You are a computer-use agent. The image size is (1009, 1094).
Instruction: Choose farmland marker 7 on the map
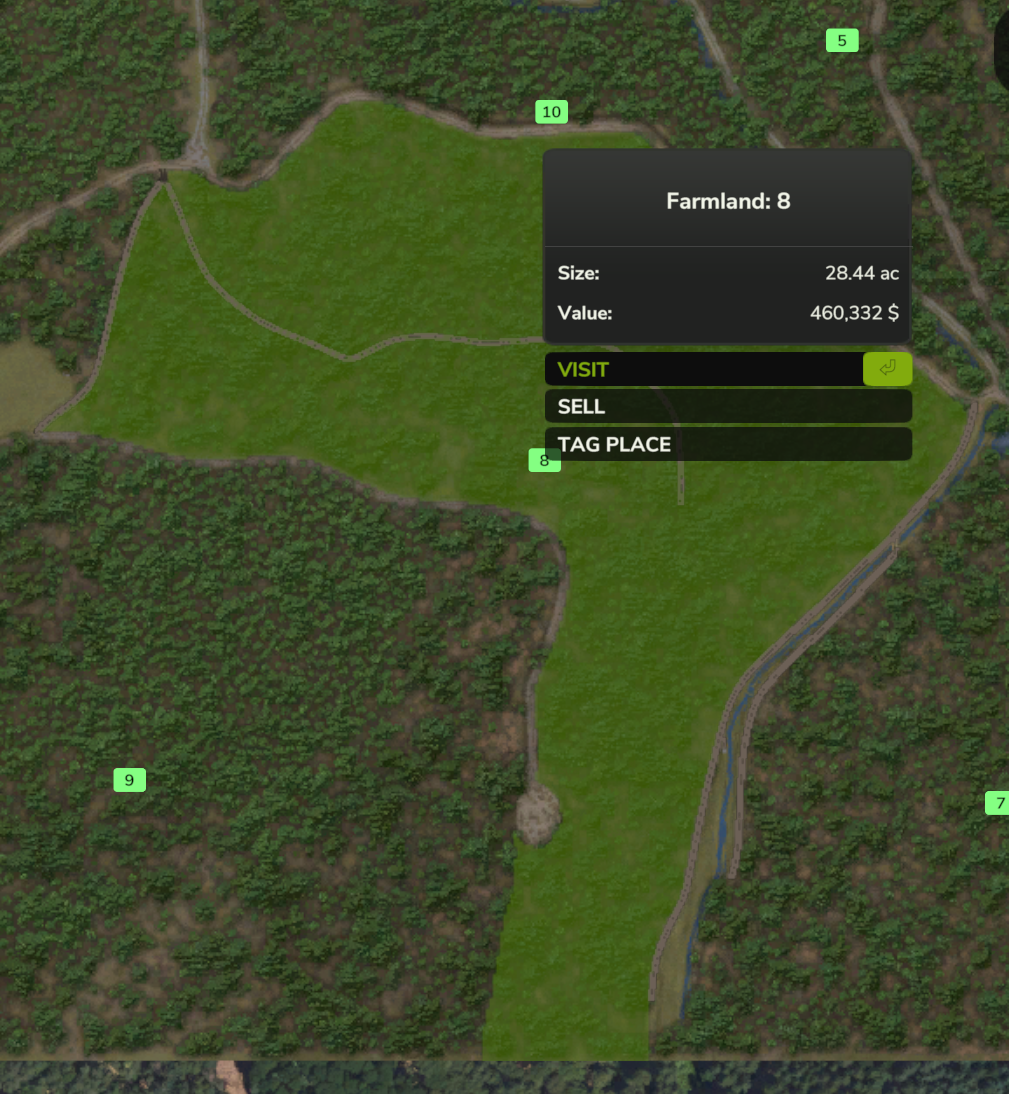(x=998, y=803)
